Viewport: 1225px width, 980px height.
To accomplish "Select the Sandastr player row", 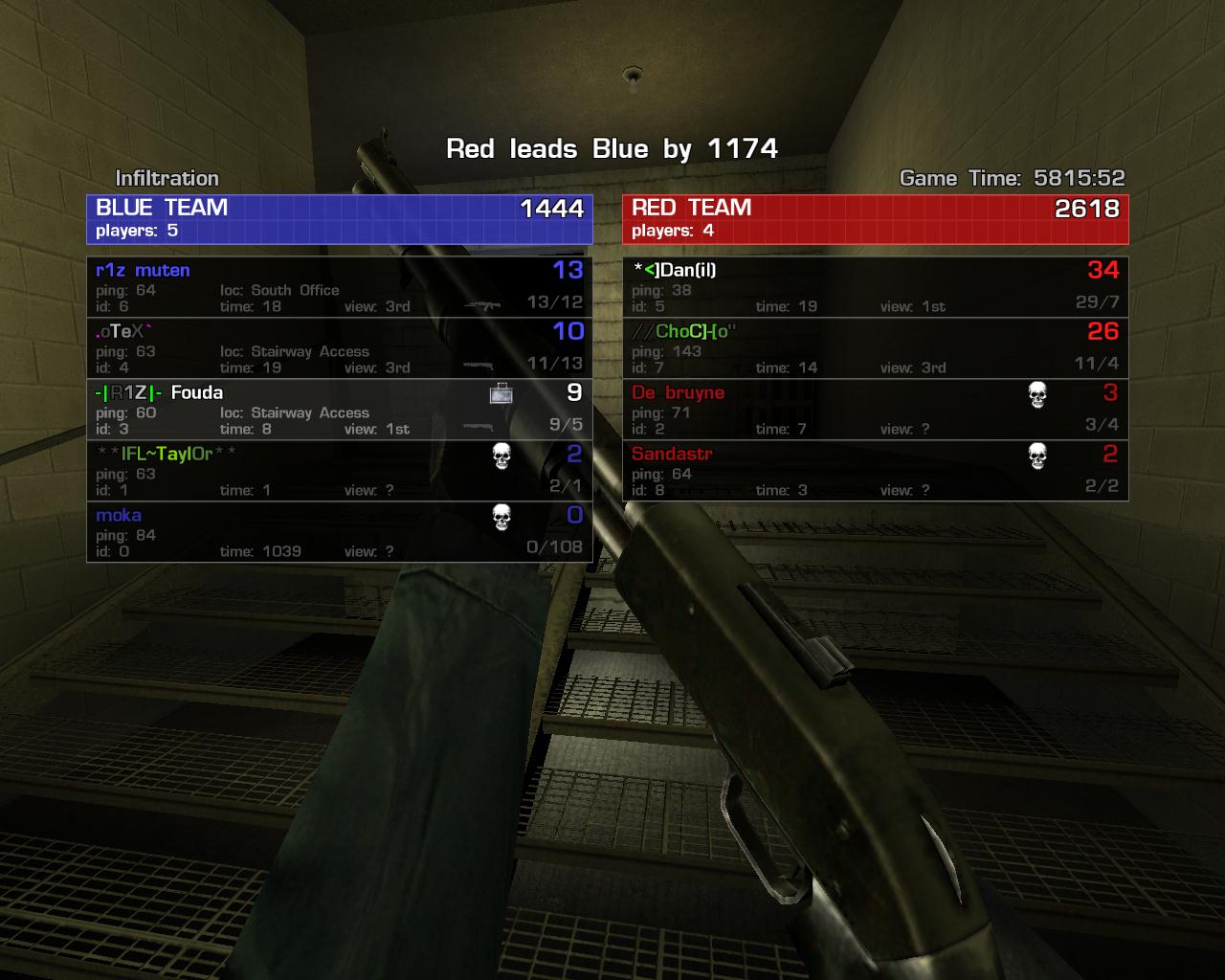I will click(875, 471).
